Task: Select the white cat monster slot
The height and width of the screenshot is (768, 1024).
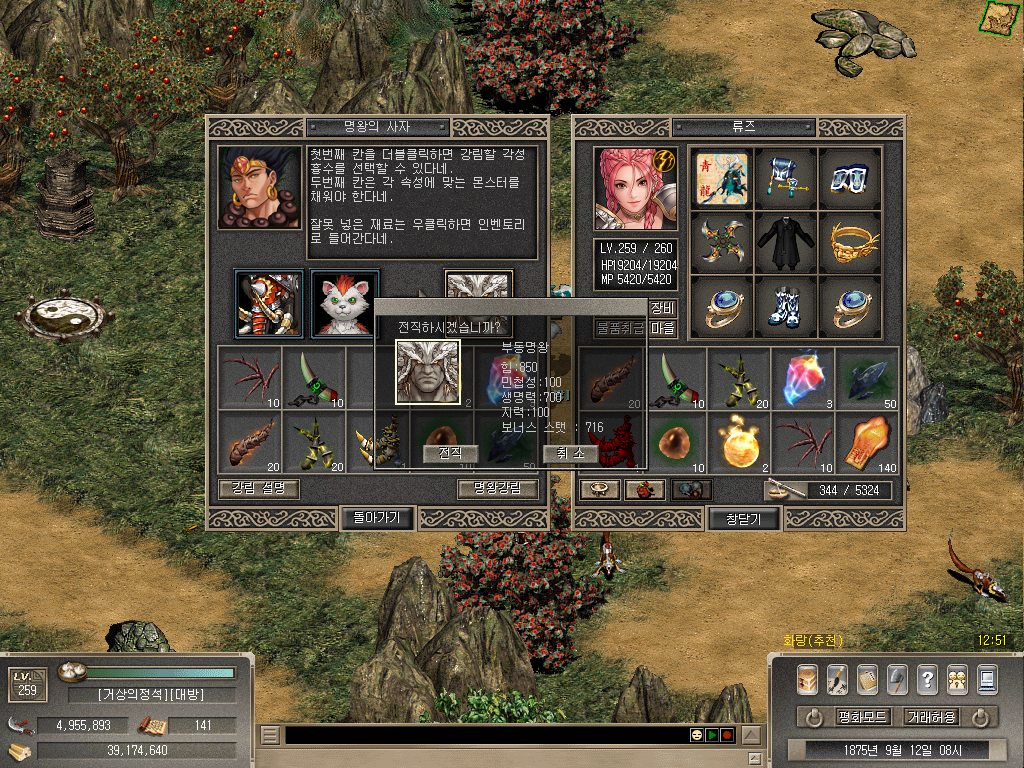Action: coord(345,303)
